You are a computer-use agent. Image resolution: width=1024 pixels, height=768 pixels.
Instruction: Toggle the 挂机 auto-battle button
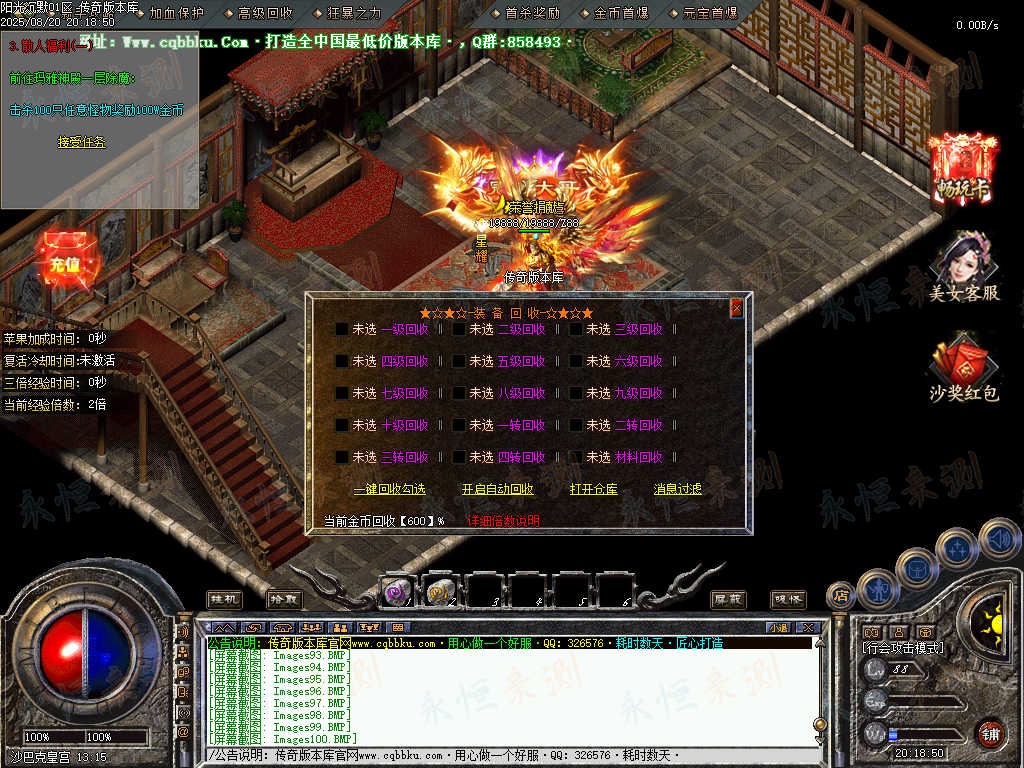click(x=224, y=598)
